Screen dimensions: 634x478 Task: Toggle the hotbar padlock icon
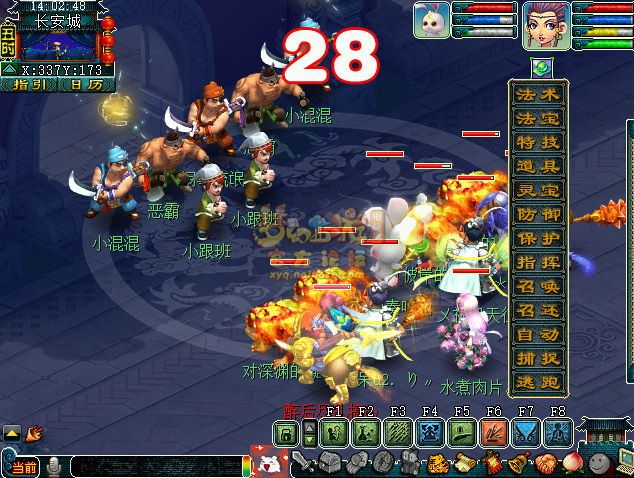[x=286, y=434]
